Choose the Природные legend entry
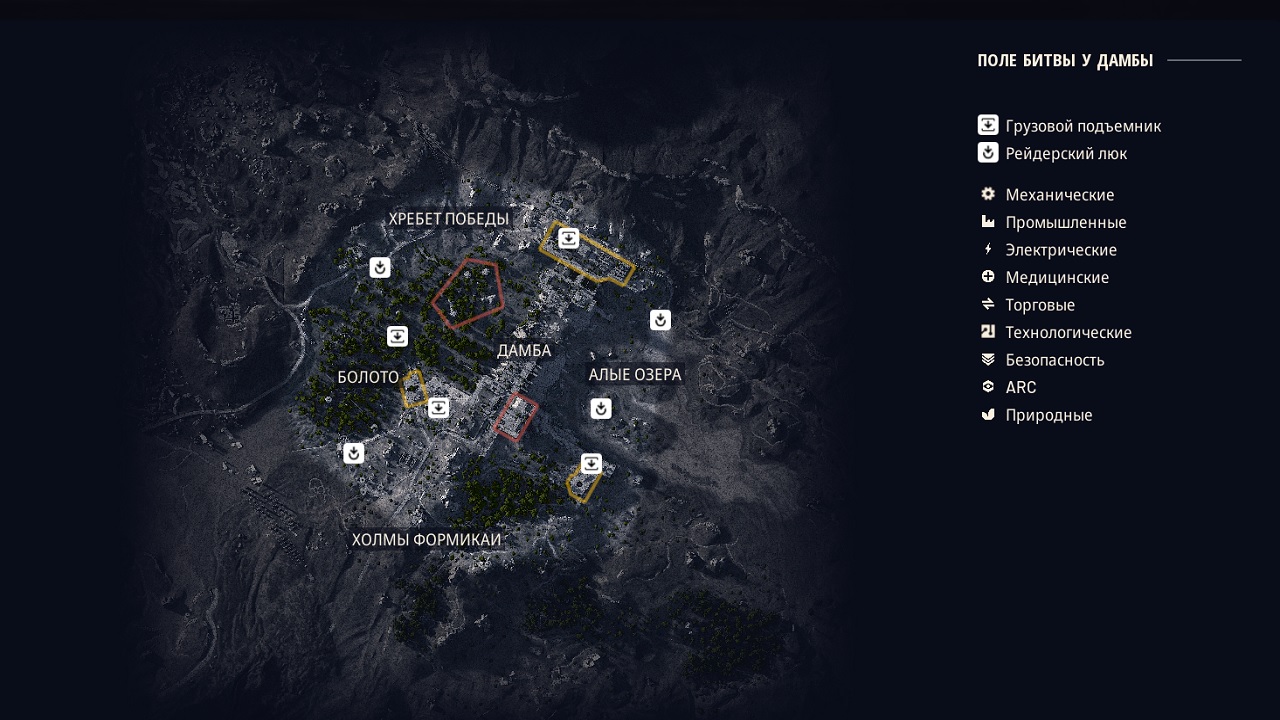The height and width of the screenshot is (720, 1280). [1048, 415]
